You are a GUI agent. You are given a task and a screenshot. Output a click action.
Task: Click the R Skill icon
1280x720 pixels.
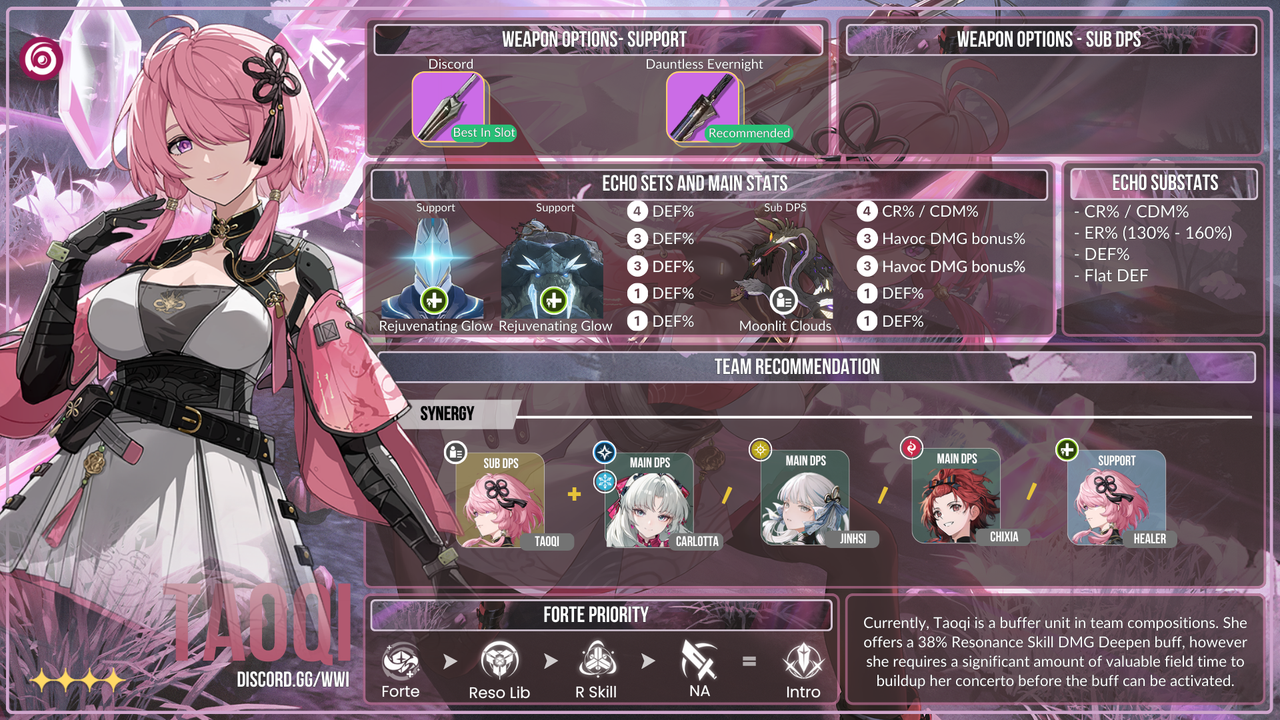[x=596, y=661]
